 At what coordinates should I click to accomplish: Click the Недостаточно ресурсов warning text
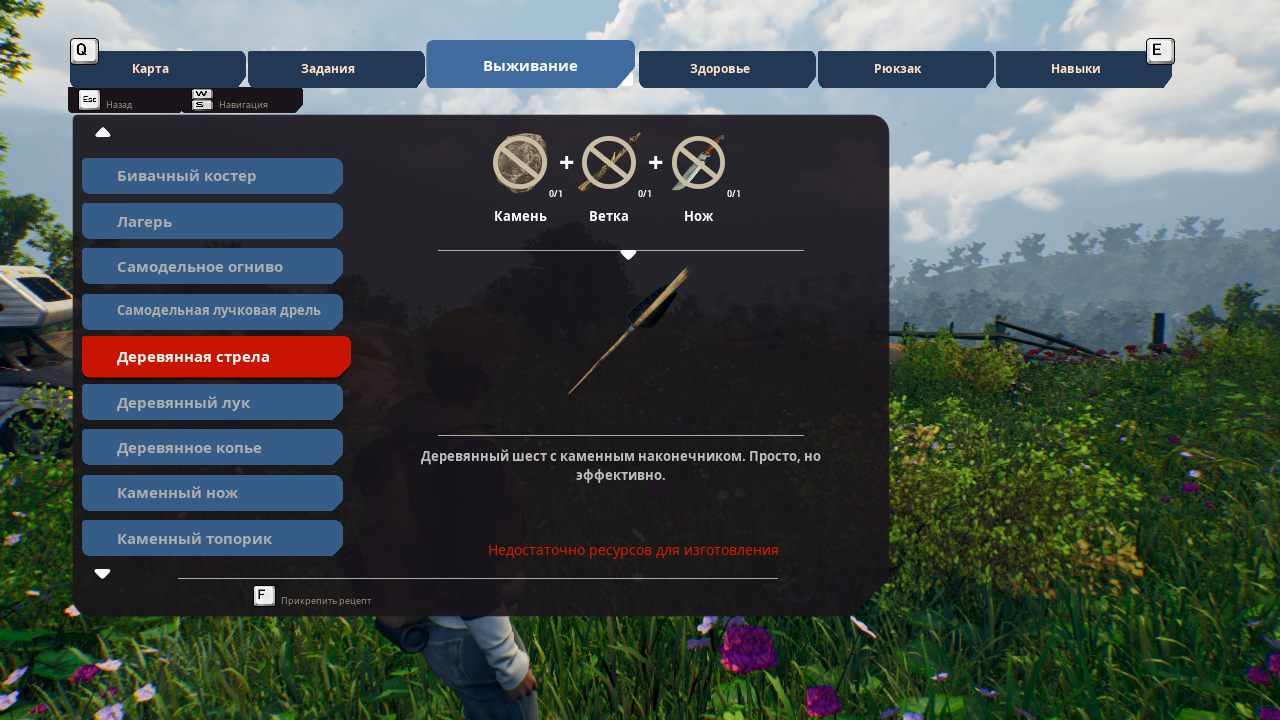point(632,550)
